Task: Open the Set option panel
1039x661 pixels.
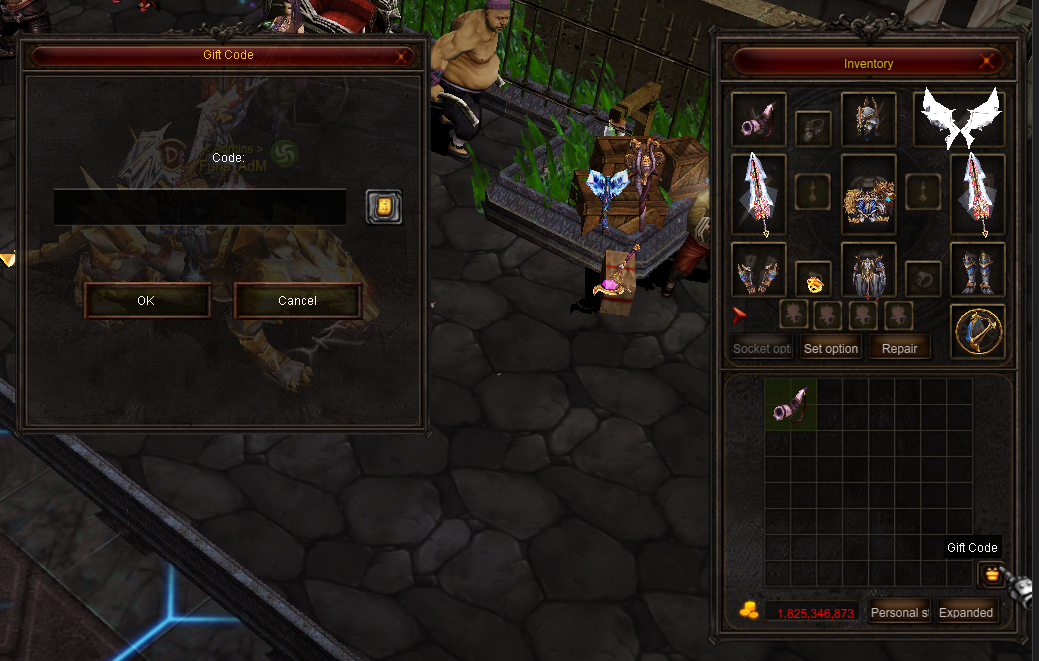Action: (831, 348)
